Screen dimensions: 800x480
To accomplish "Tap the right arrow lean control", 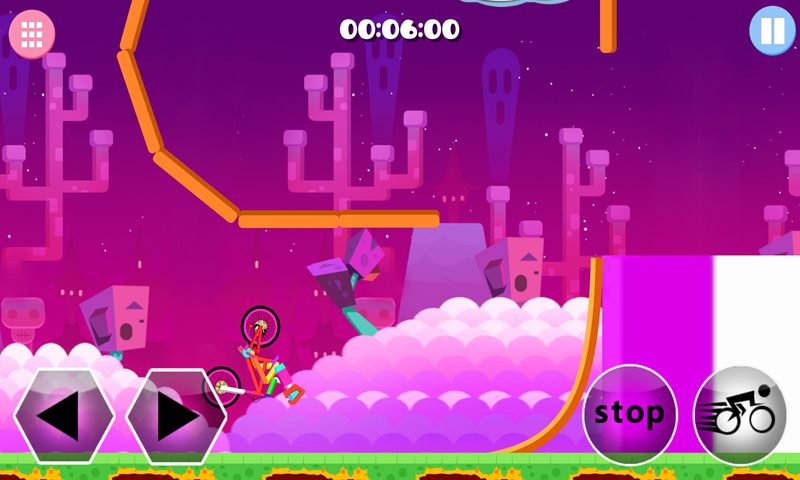I will pos(175,416).
